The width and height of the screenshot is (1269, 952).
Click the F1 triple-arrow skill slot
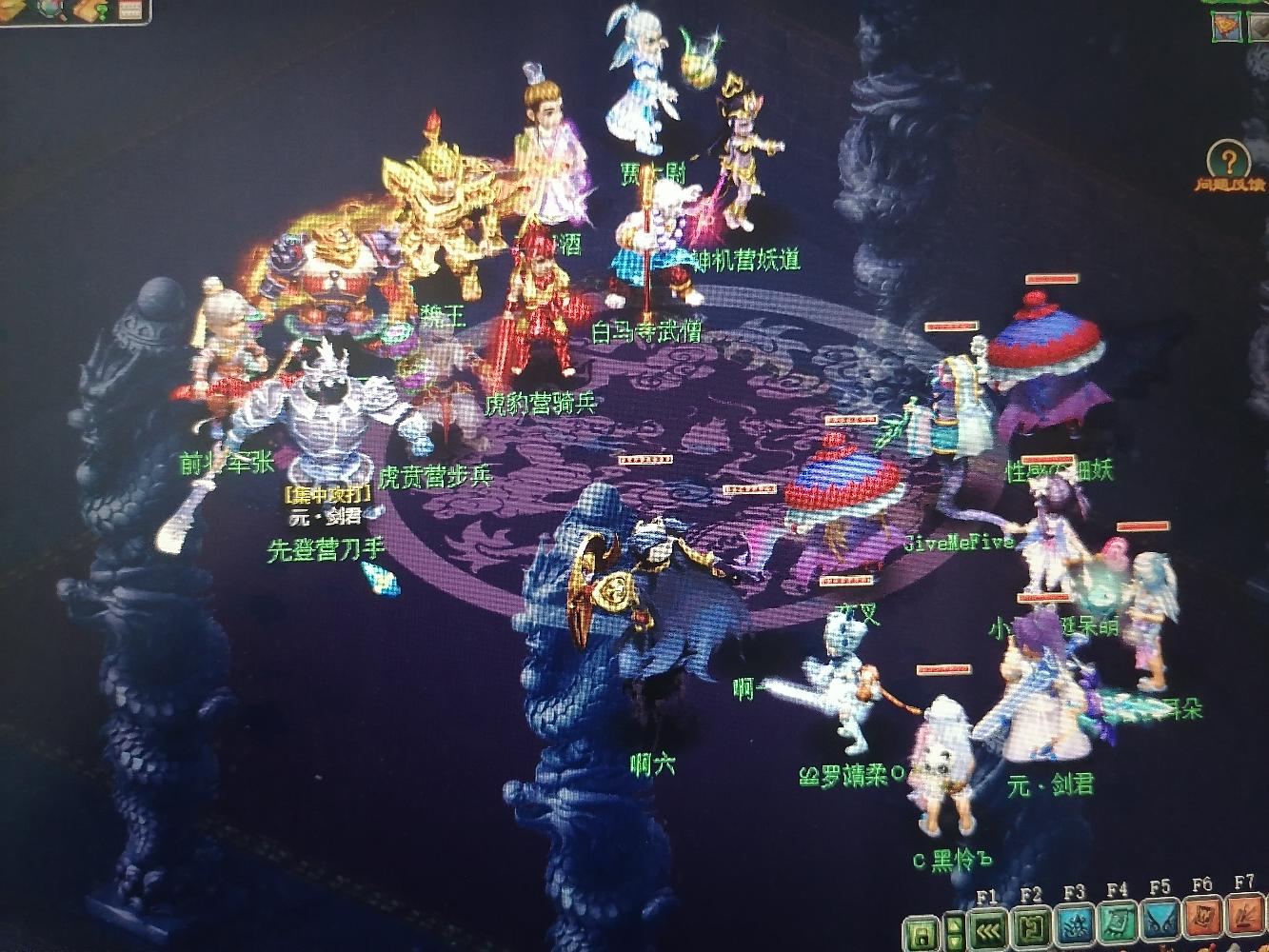point(987,928)
